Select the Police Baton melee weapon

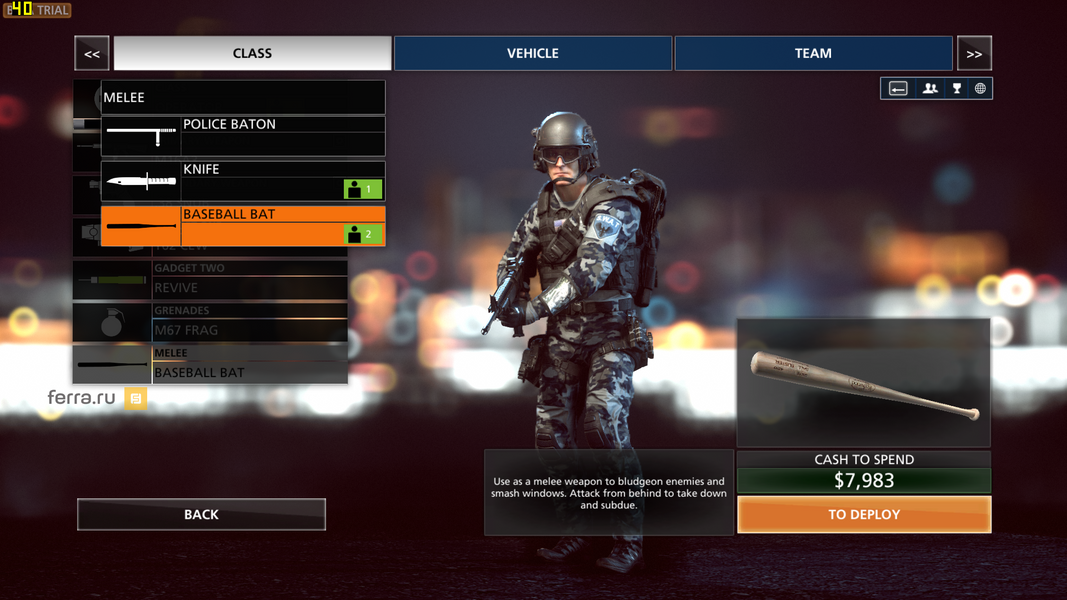click(243, 136)
